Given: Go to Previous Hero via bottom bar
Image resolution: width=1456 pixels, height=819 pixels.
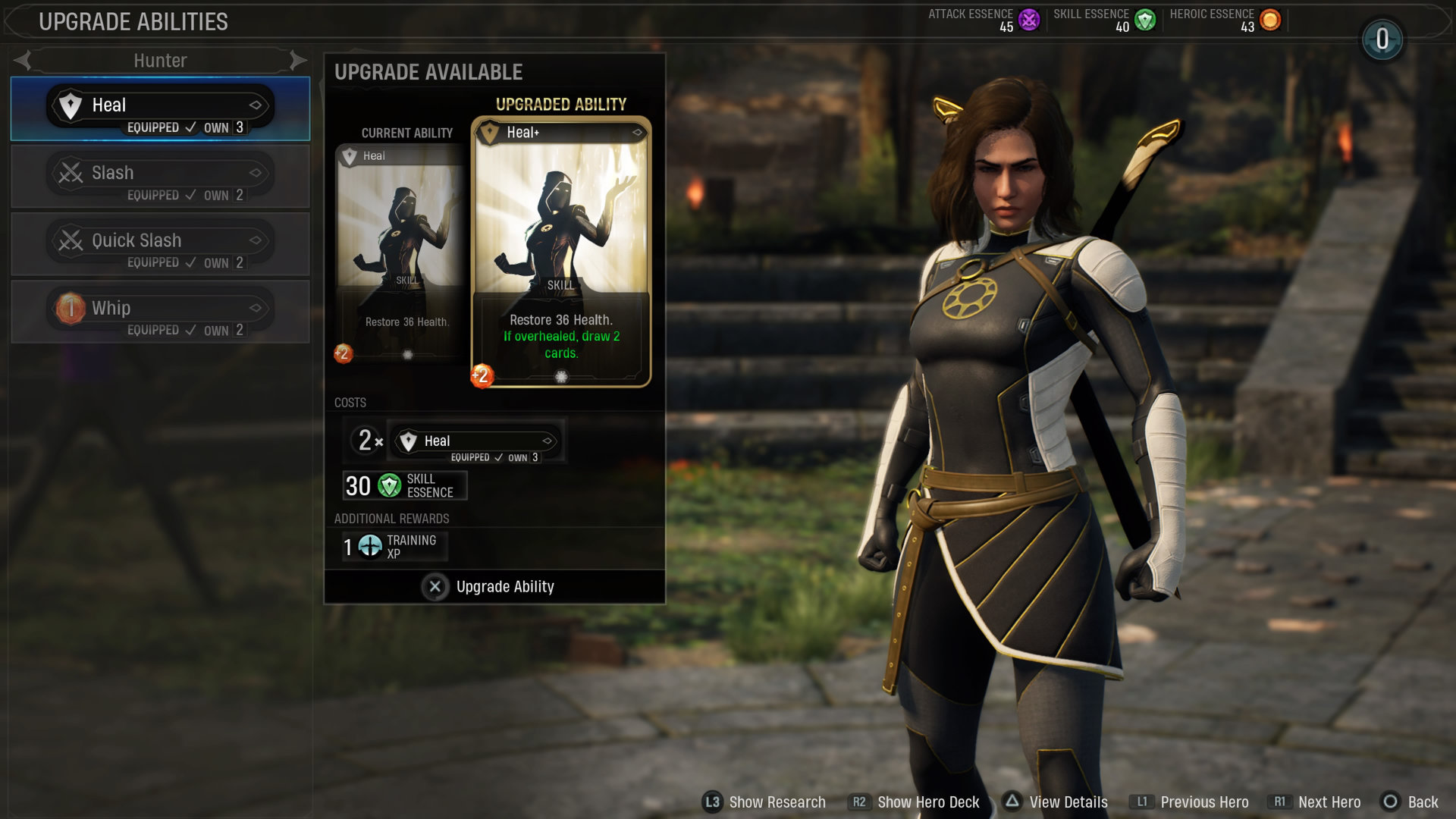Looking at the screenshot, I should [1189, 802].
